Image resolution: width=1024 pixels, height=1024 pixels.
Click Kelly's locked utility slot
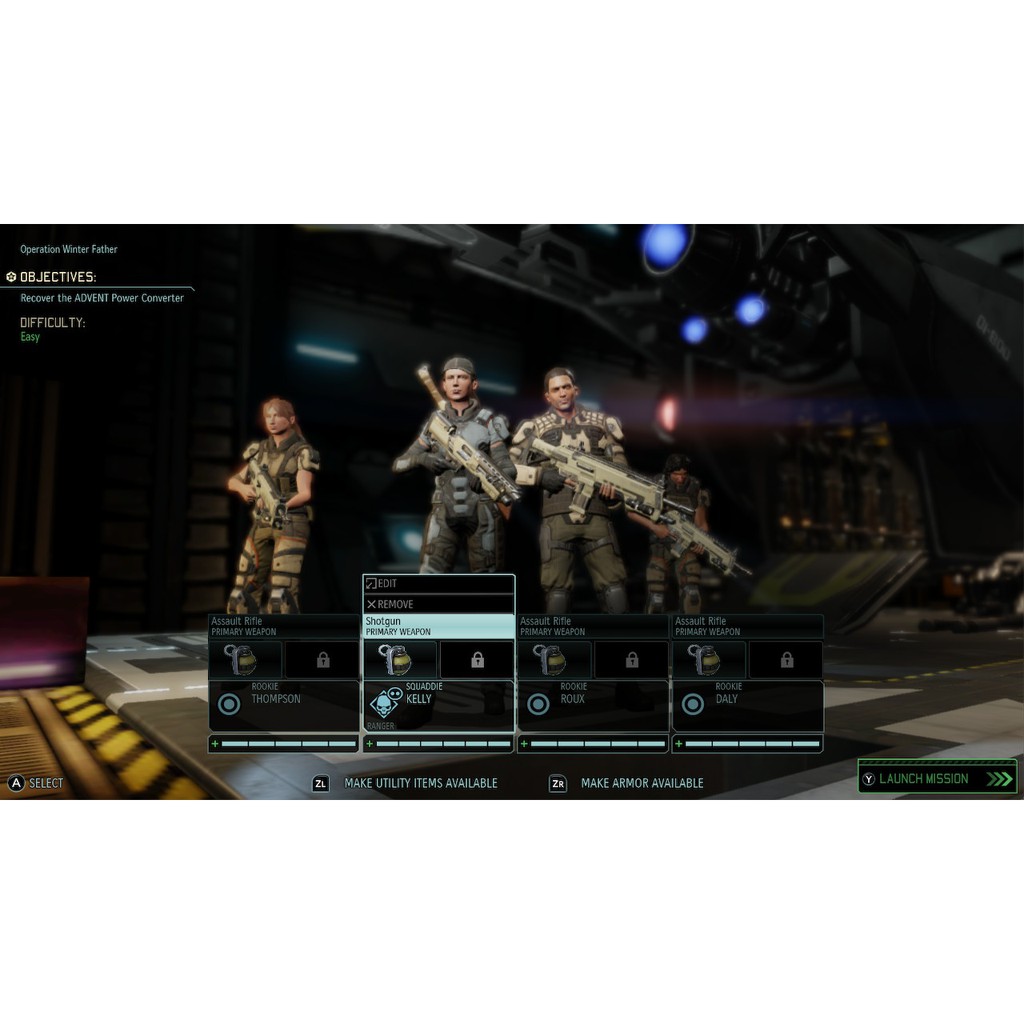tap(477, 660)
